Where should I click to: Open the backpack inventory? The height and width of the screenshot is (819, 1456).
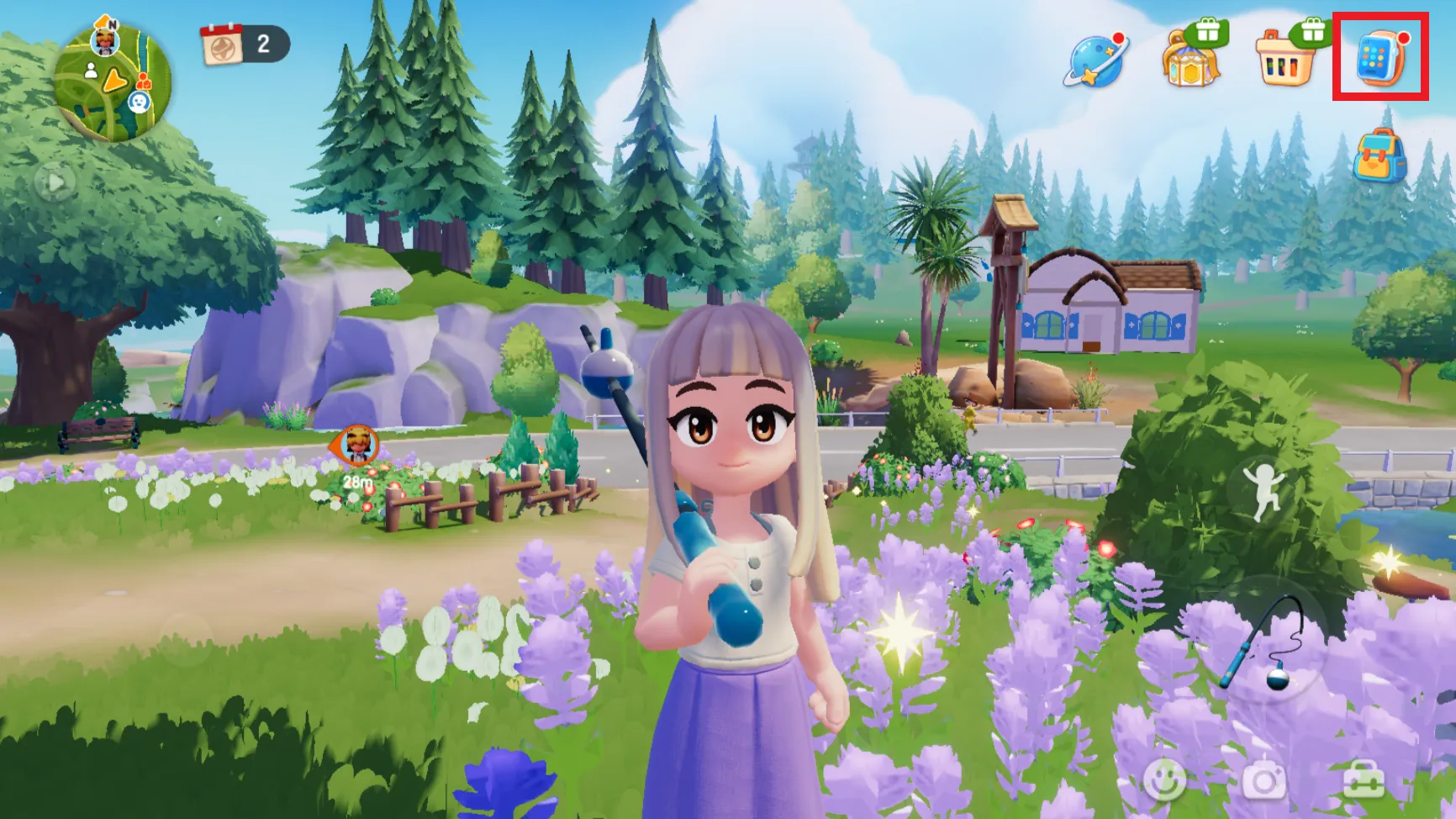tap(1380, 156)
